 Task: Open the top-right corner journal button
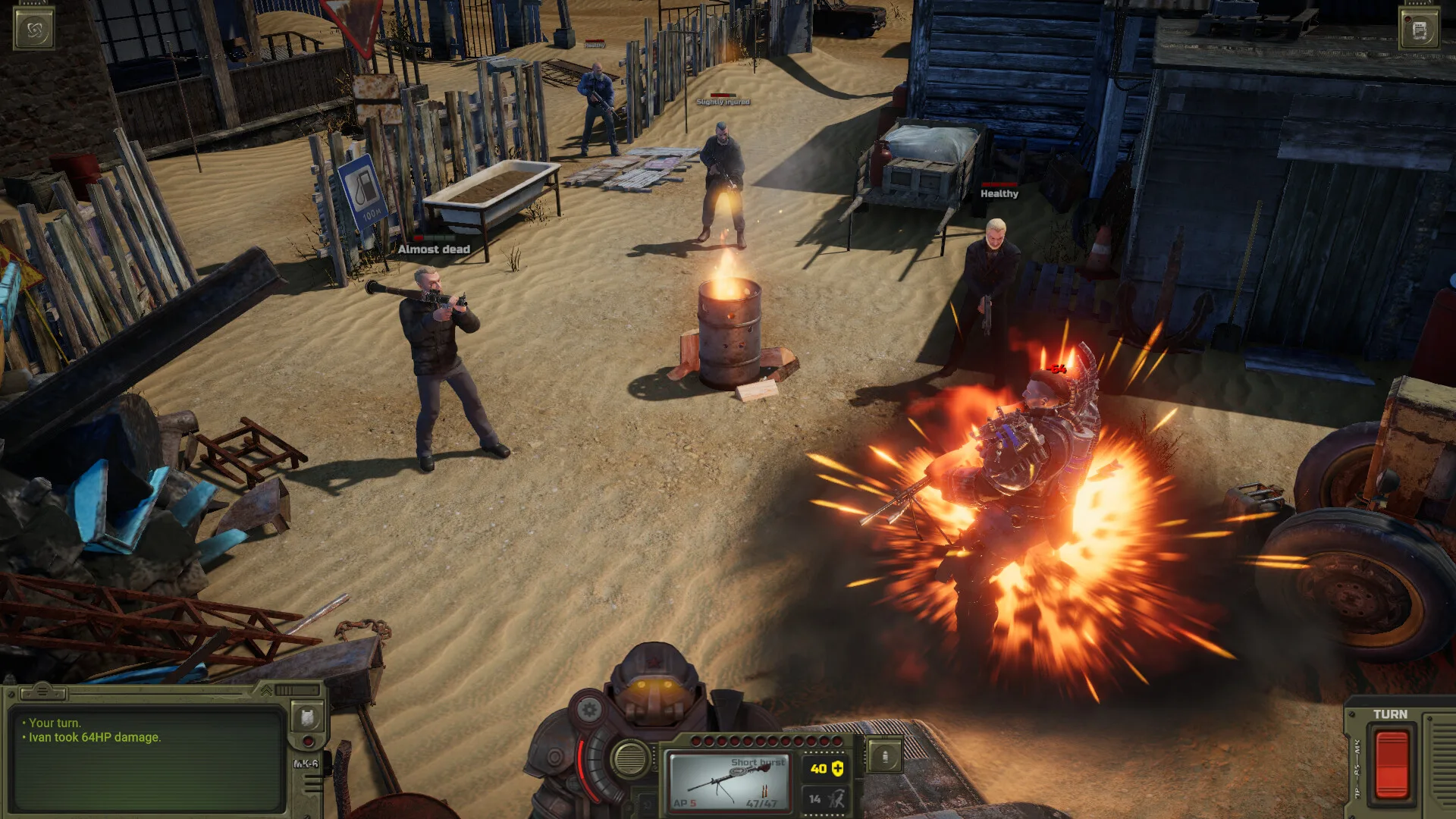[1420, 30]
